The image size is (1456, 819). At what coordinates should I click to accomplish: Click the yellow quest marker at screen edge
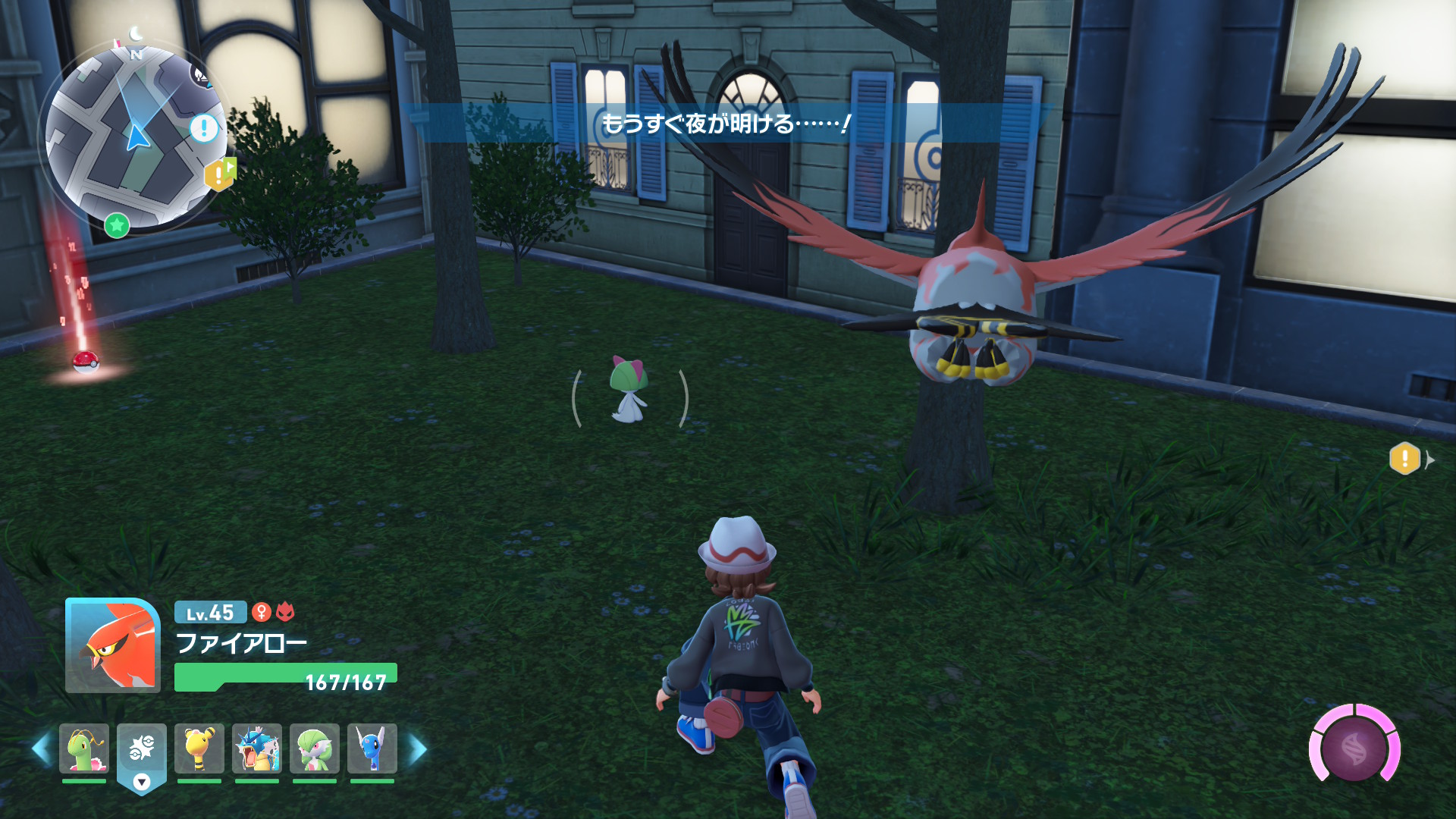[1404, 459]
